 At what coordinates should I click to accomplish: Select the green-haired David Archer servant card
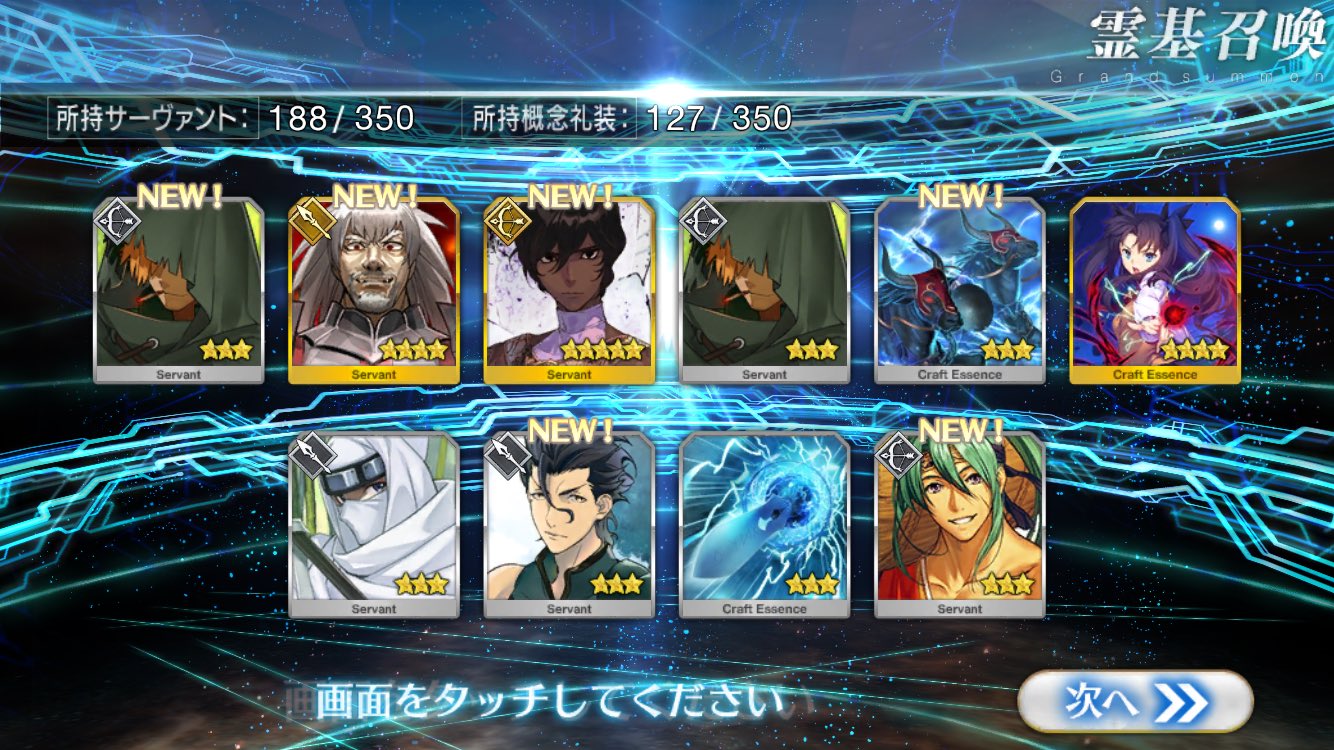pyautogui.click(x=960, y=525)
